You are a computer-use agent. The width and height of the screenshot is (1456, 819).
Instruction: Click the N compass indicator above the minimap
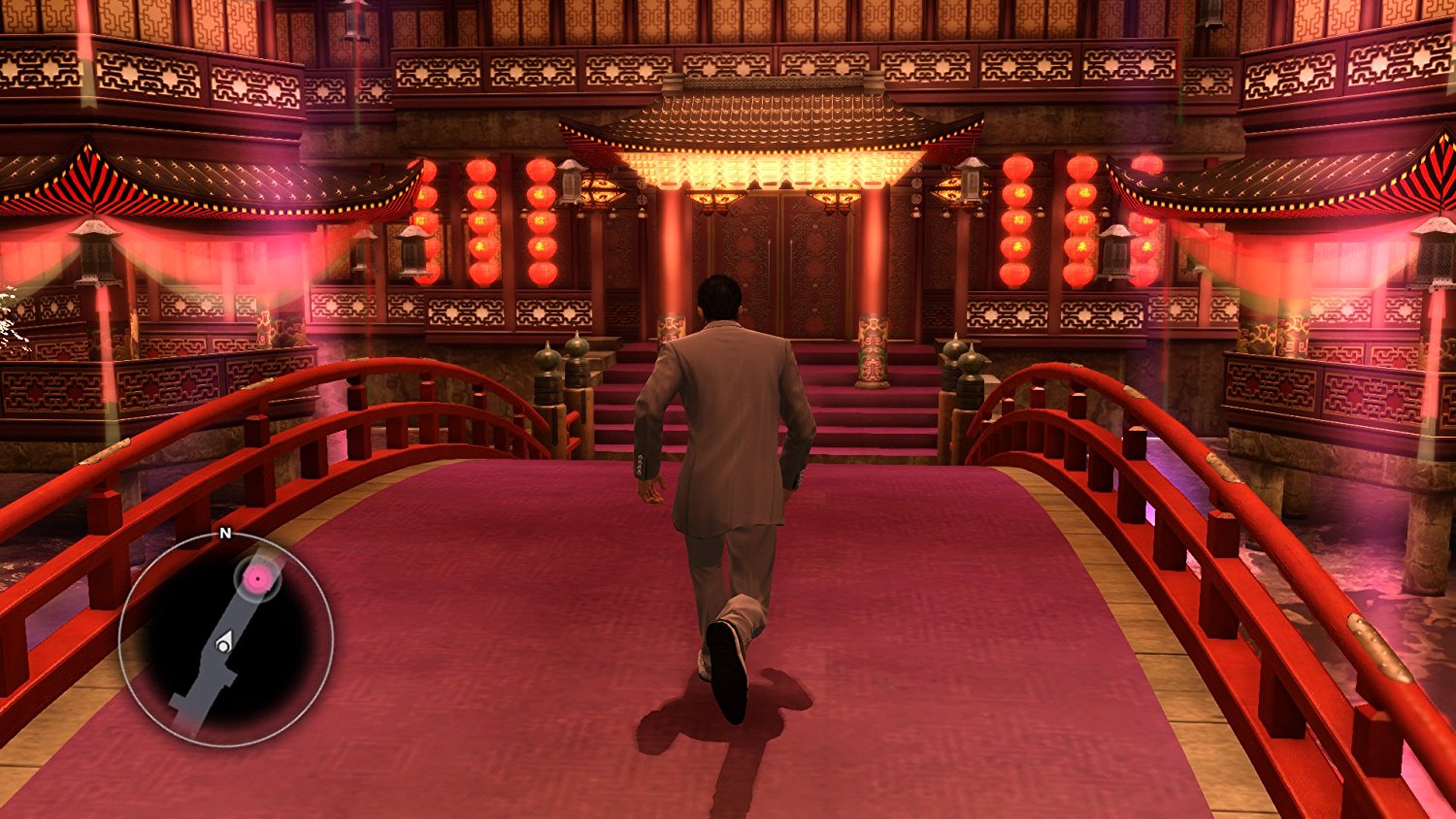click(x=225, y=532)
